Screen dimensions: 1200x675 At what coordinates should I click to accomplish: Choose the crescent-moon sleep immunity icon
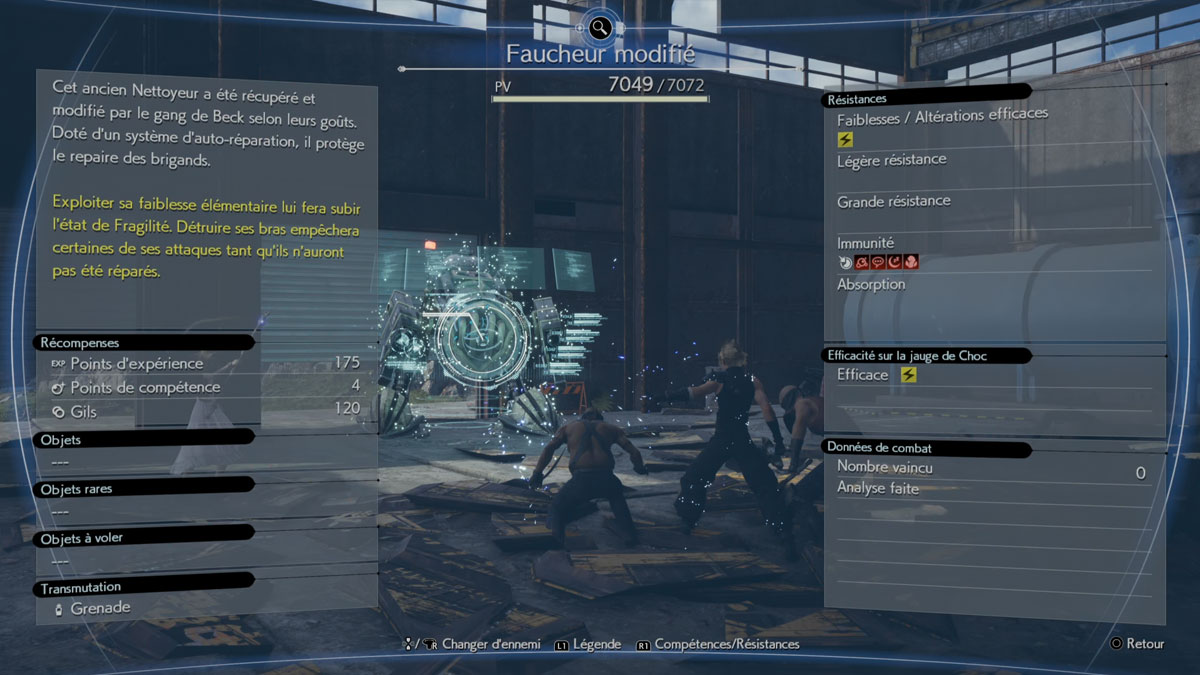point(894,263)
